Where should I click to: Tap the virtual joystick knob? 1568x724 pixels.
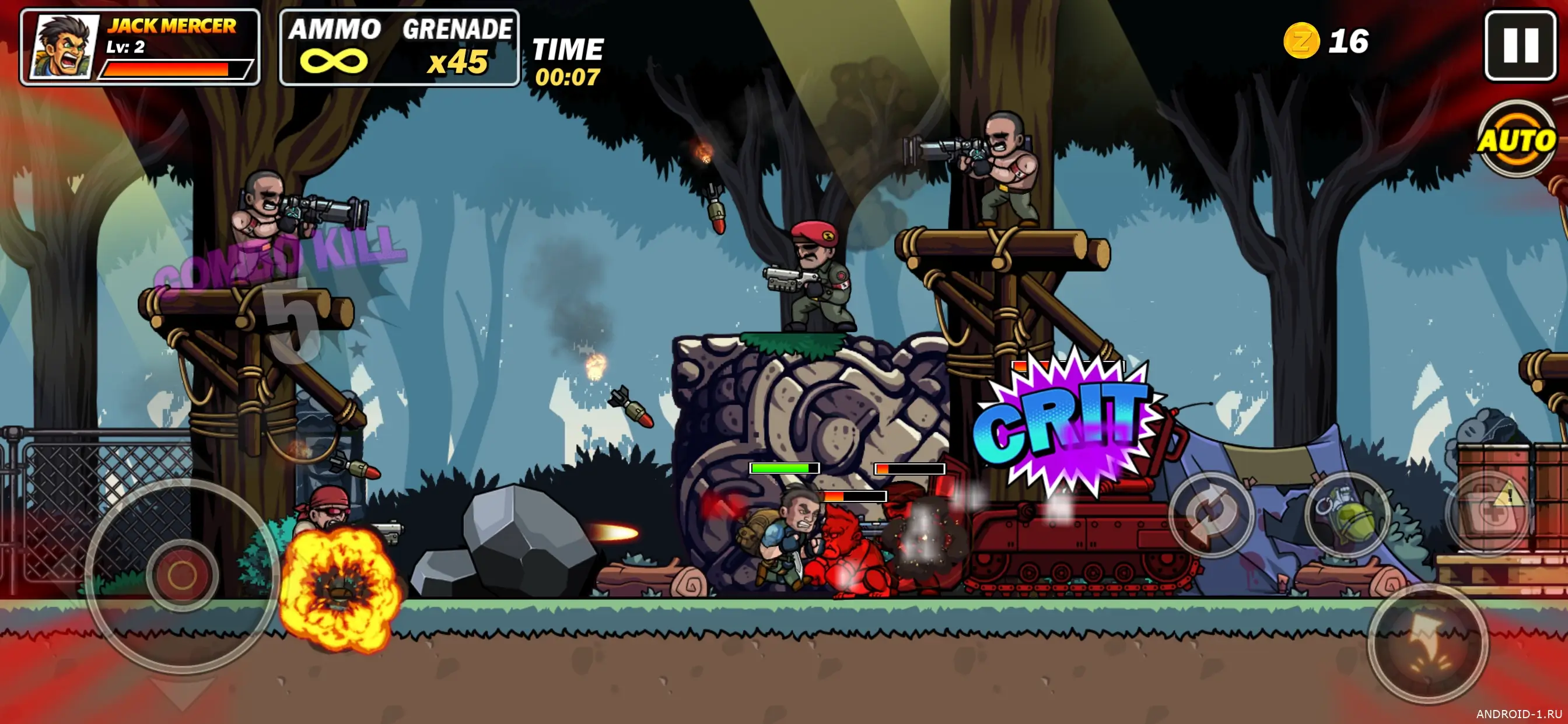pos(182,575)
